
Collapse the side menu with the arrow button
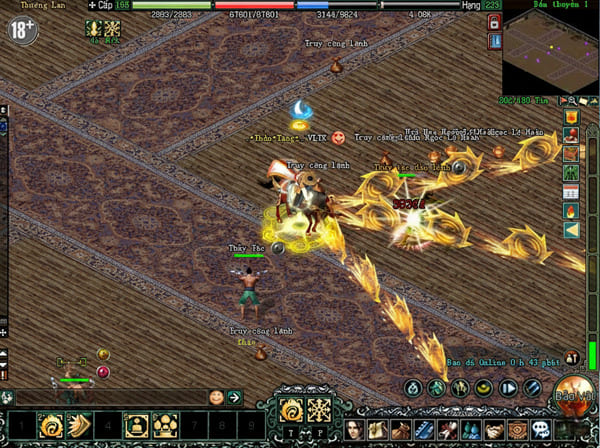571,232
